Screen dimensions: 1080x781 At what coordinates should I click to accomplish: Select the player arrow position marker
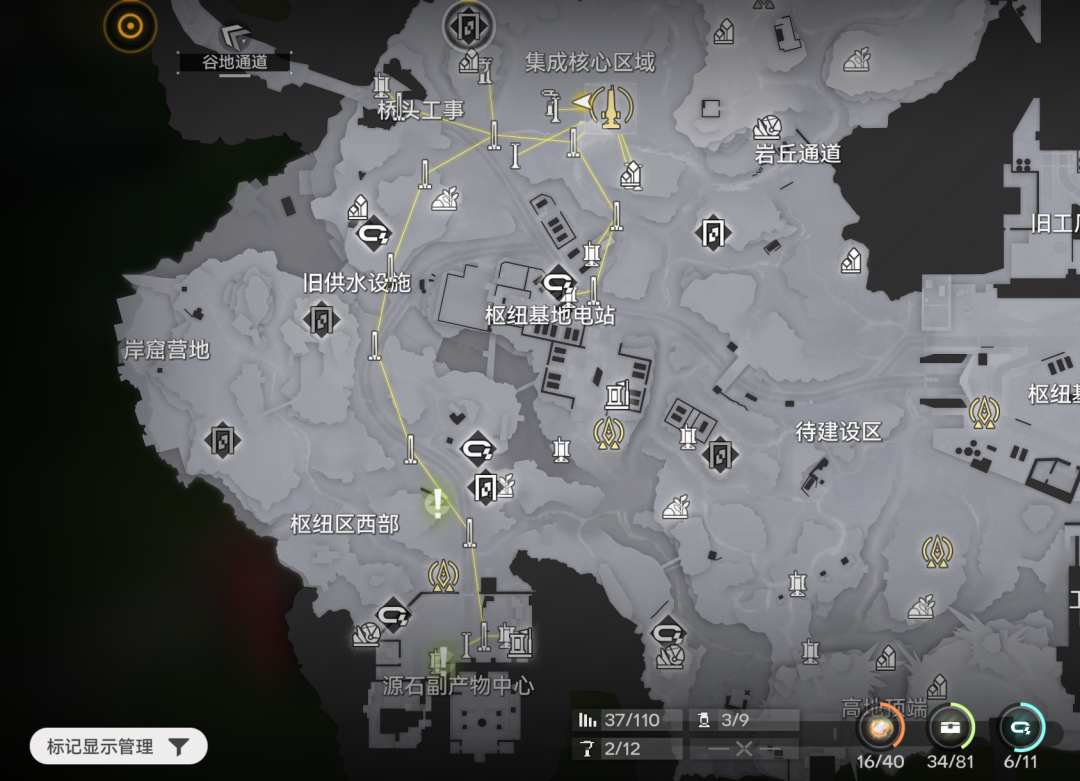581,102
